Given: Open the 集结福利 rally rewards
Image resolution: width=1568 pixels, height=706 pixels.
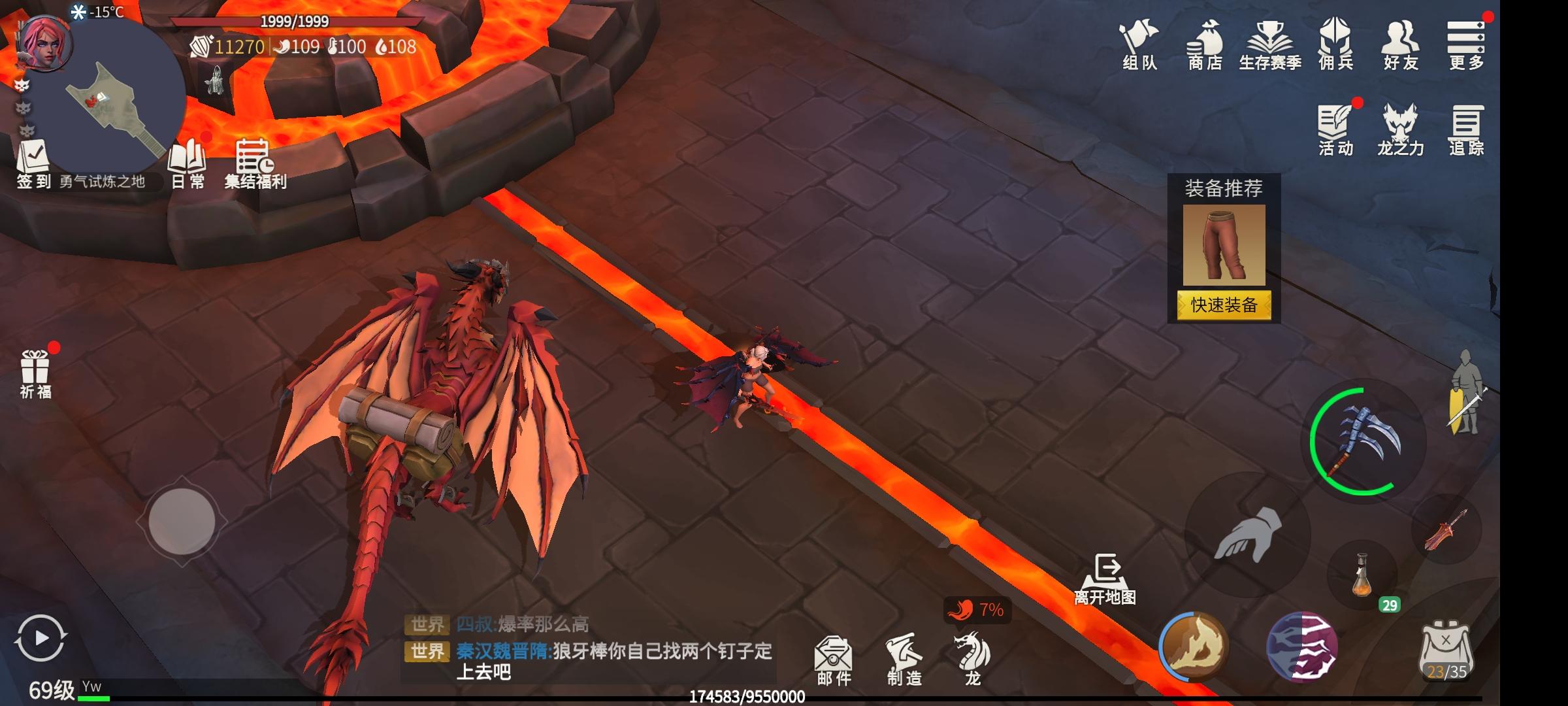Looking at the screenshot, I should pyautogui.click(x=255, y=163).
